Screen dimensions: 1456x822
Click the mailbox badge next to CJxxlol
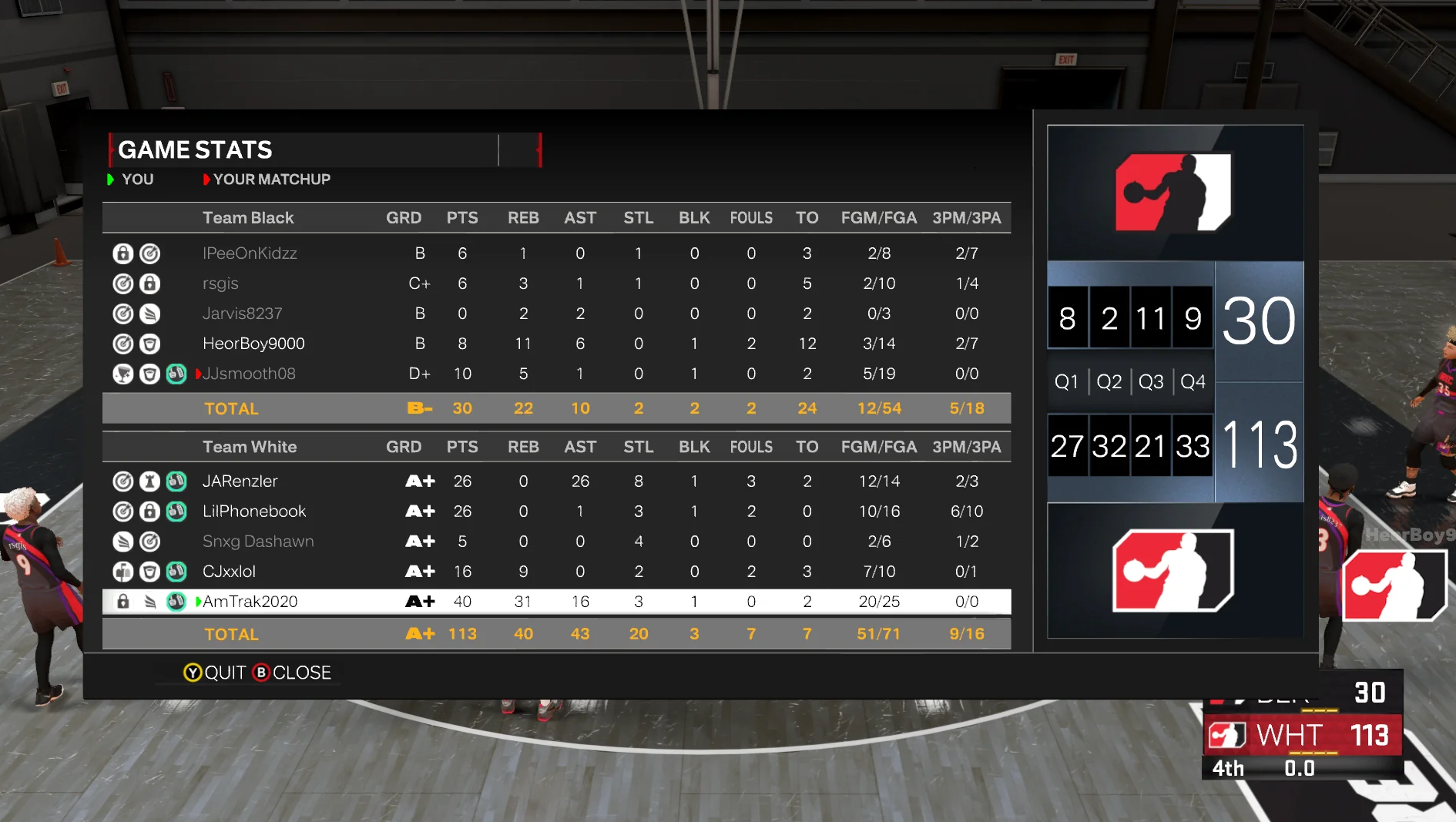[123, 572]
